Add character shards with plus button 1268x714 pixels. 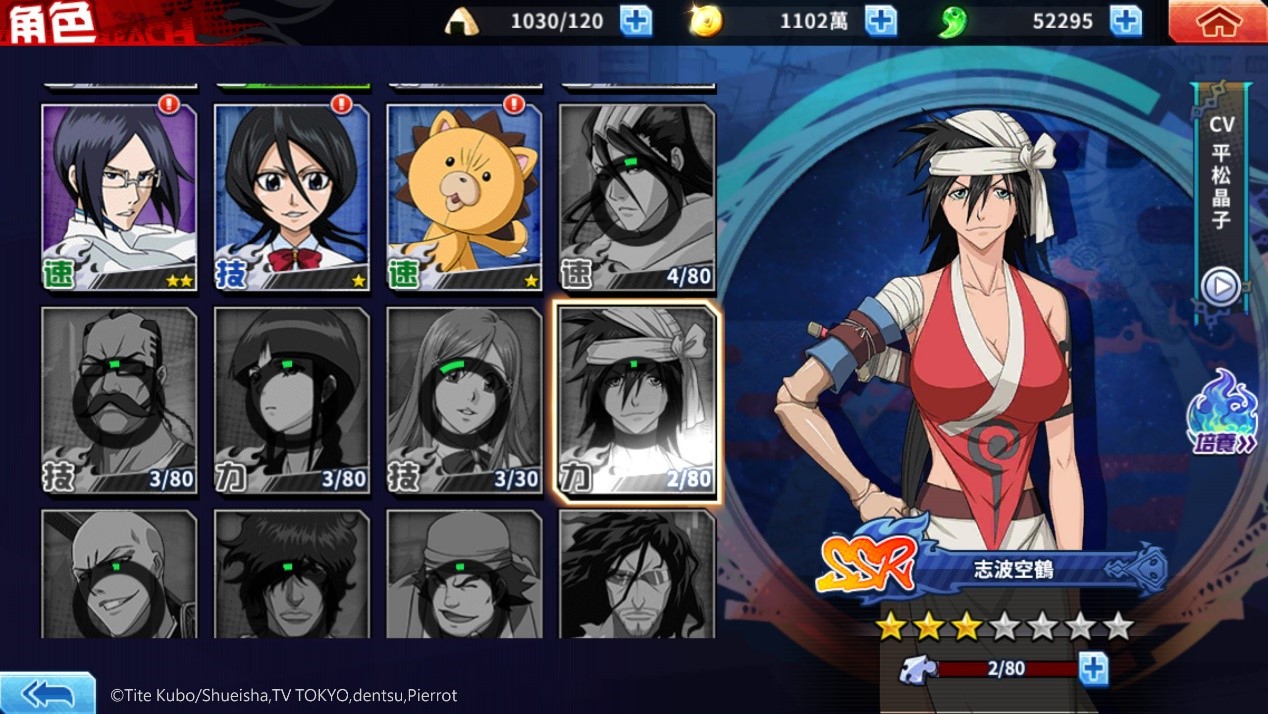tap(1093, 669)
